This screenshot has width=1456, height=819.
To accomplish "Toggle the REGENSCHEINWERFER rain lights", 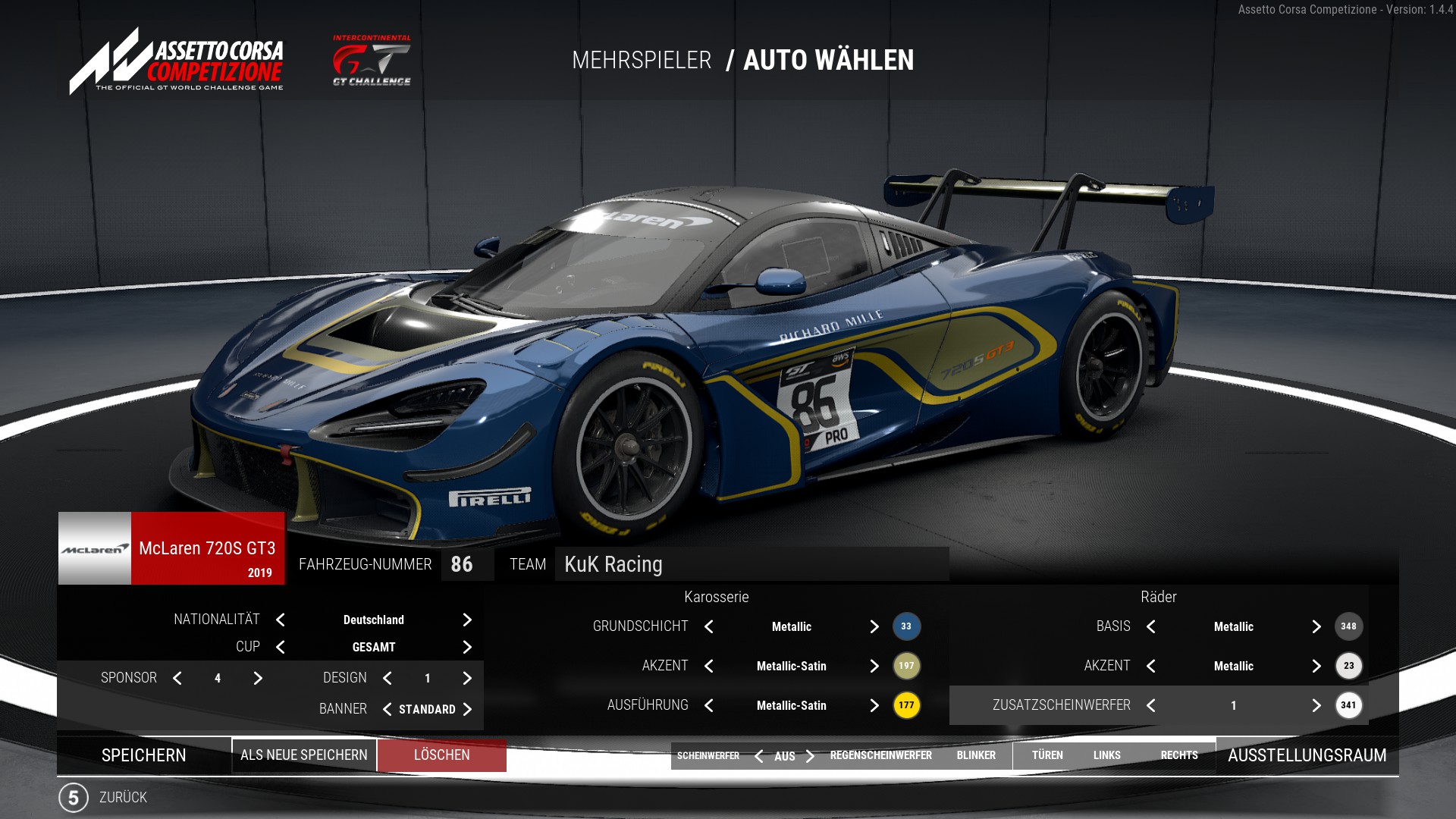I will click(880, 755).
